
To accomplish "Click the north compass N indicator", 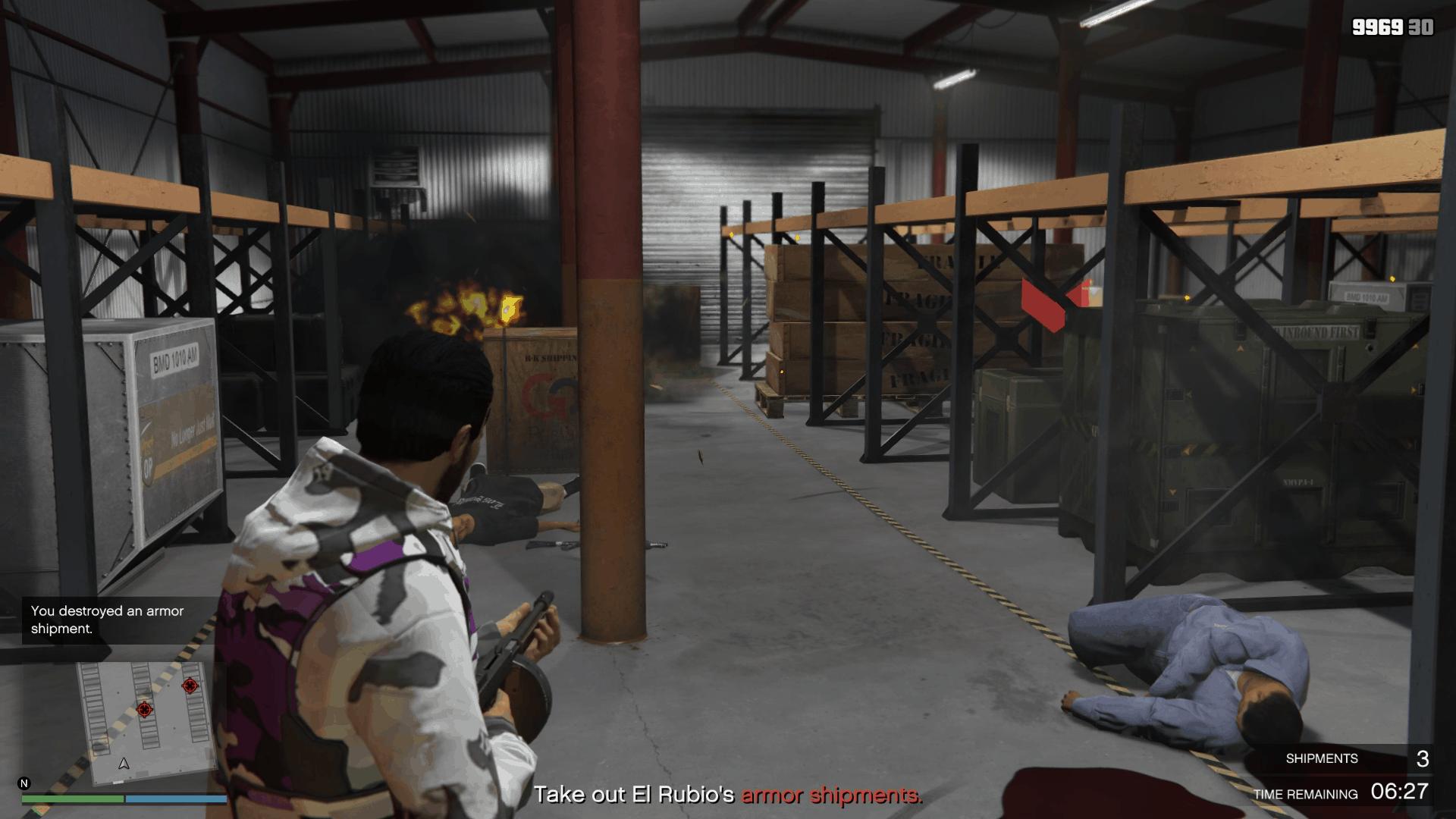I will coord(24,783).
